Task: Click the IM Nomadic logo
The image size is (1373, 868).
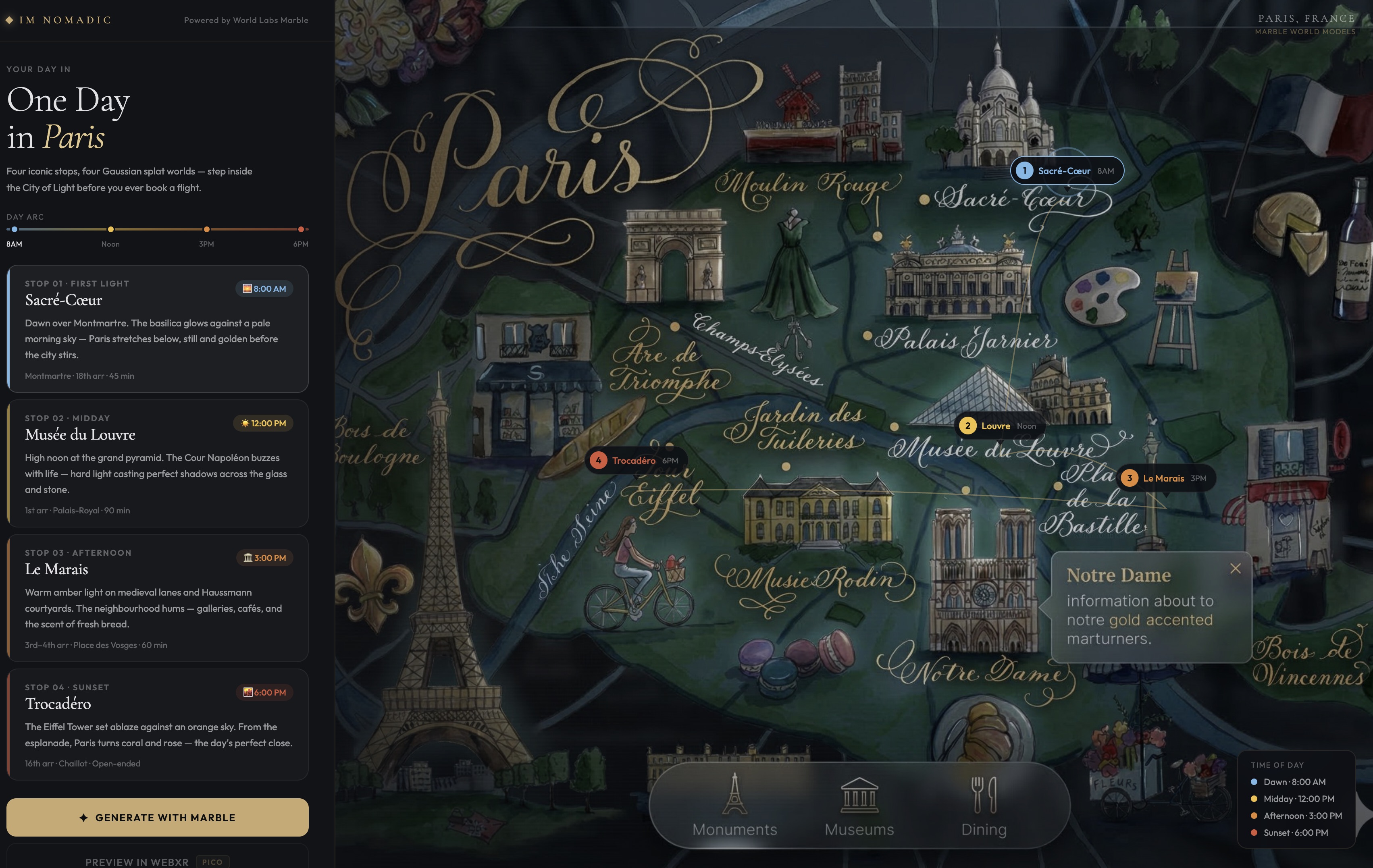Action: [x=59, y=20]
